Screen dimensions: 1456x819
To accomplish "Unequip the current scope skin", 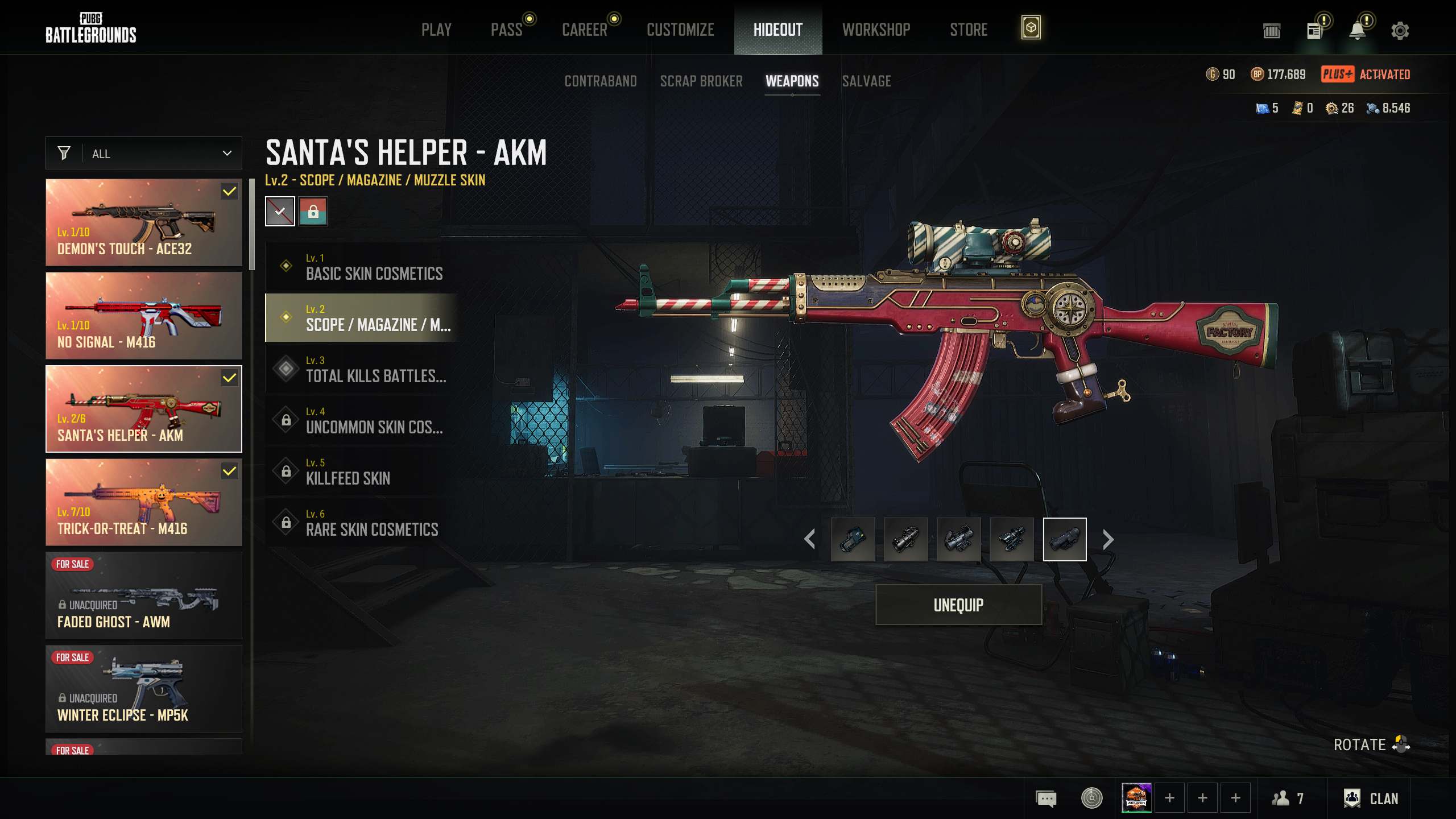I will [x=958, y=605].
